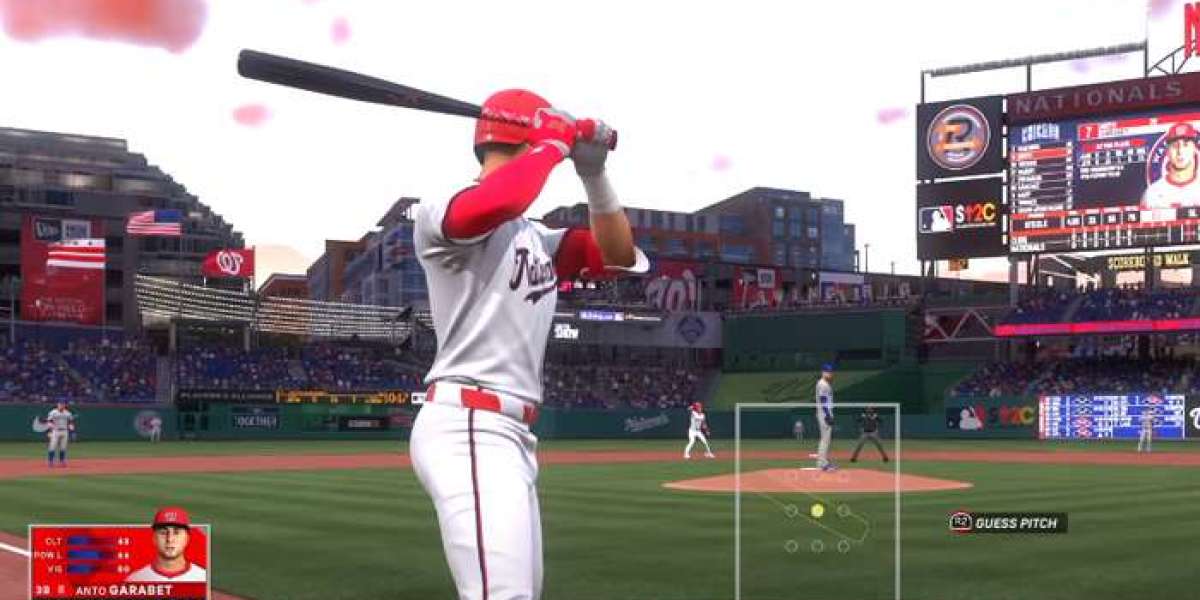The image size is (1200, 600).
Task: Click the yellow highlighted dot in strike zone
Action: 817,510
